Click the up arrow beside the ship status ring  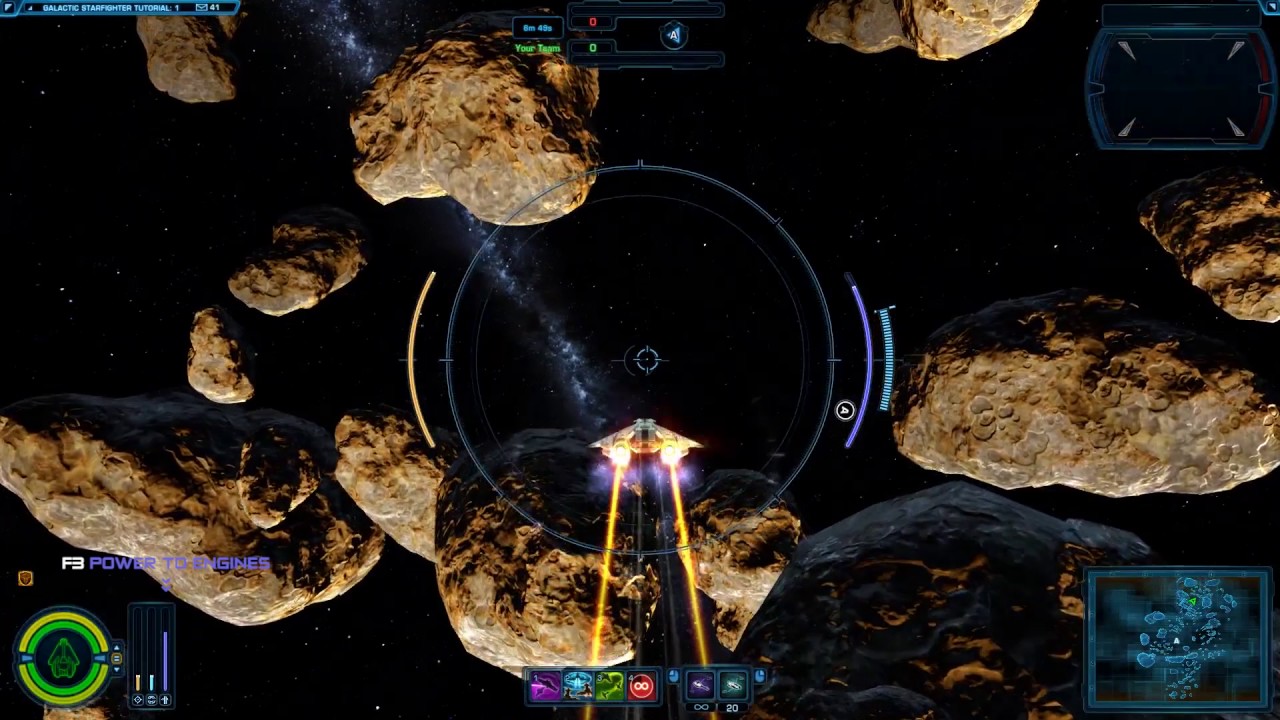(117, 647)
